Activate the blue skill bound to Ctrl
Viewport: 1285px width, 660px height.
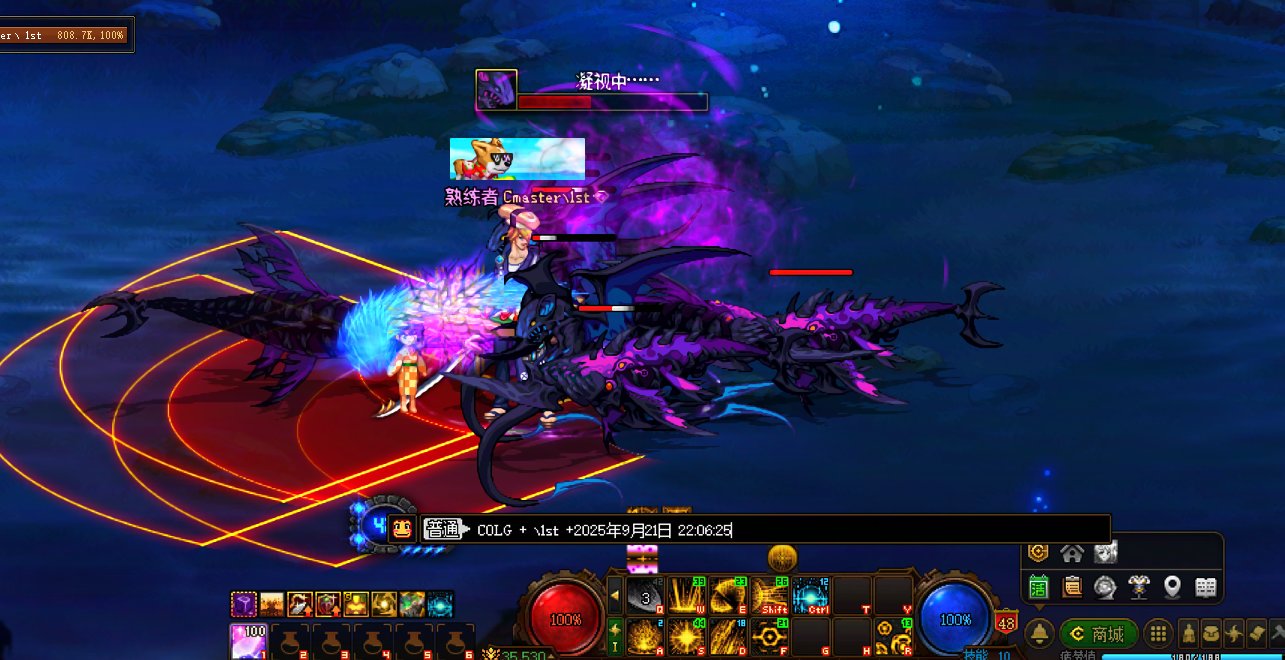pyautogui.click(x=811, y=595)
